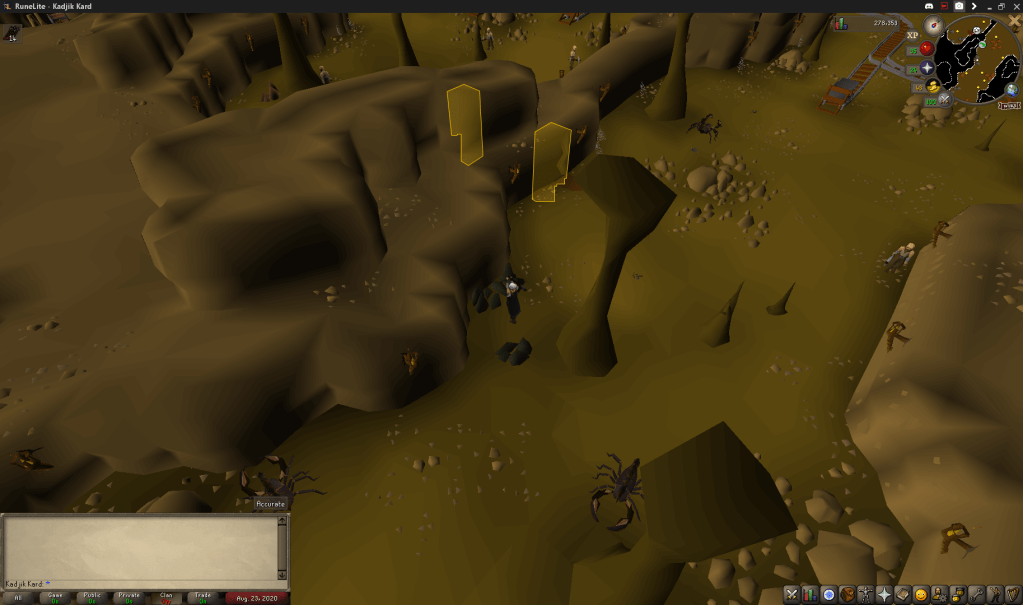Click the compass to face north
The width and height of the screenshot is (1023, 605).
933,27
